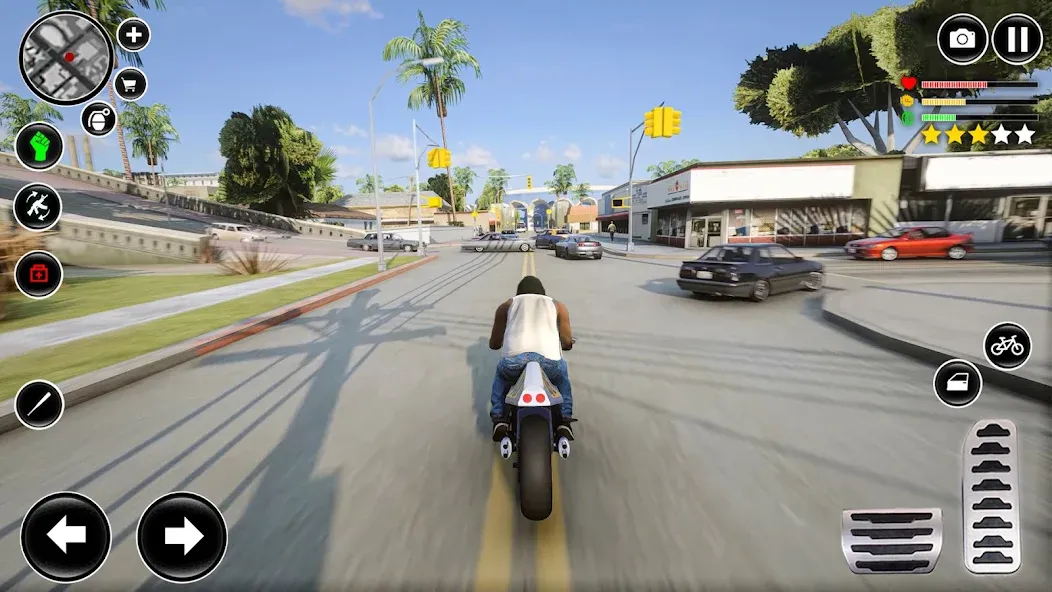
Task: Hit the brake pedal
Action: pos(892,539)
